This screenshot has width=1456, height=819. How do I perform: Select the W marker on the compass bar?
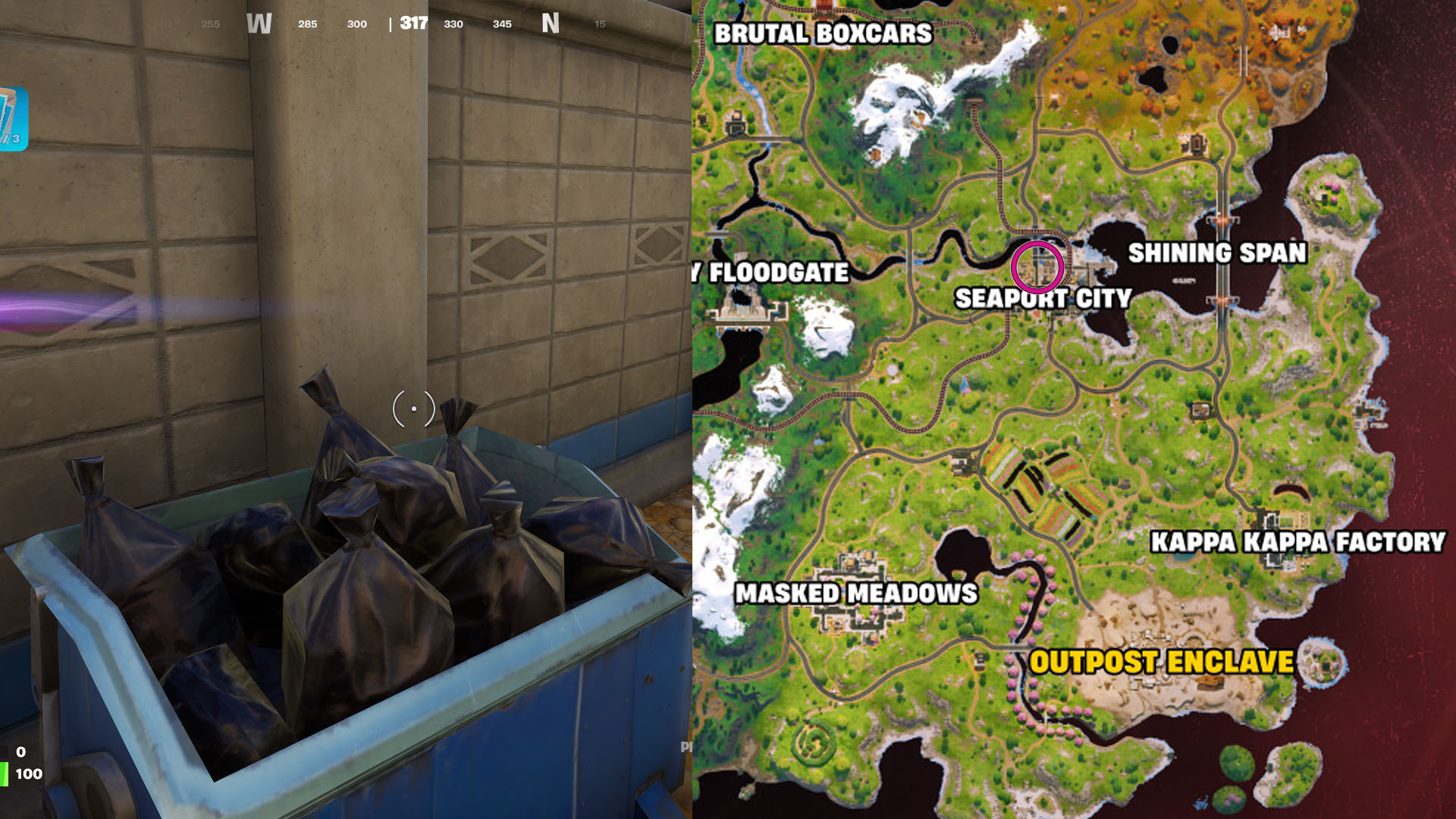260,24
